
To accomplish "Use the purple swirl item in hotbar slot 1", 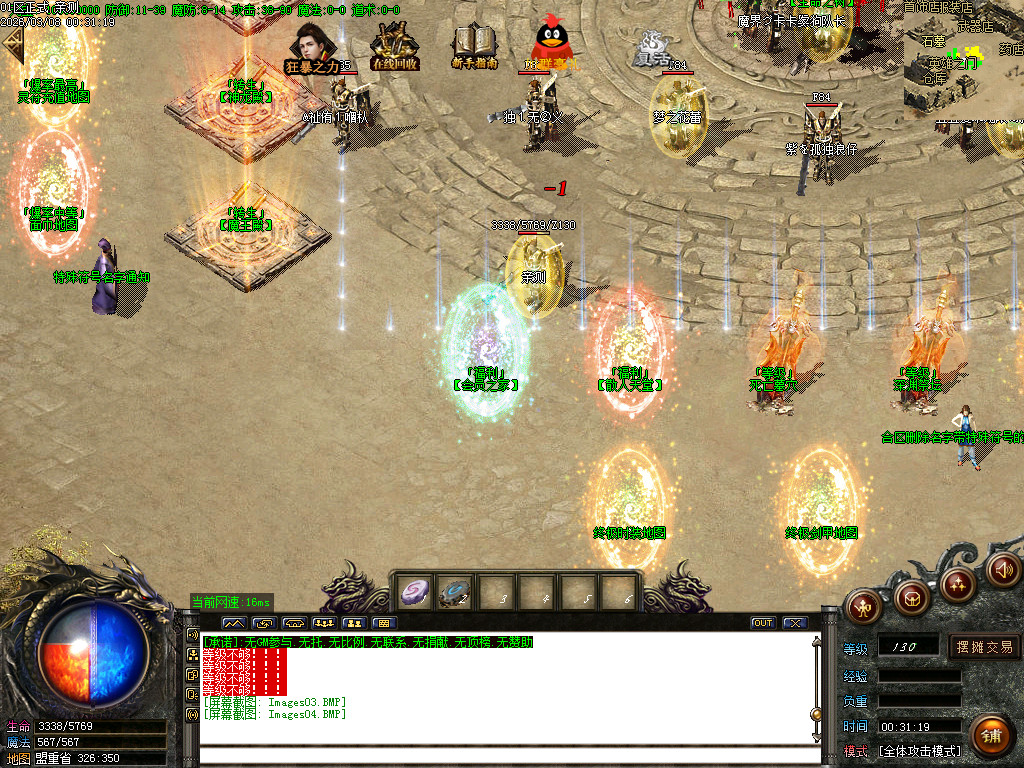I will [x=417, y=592].
